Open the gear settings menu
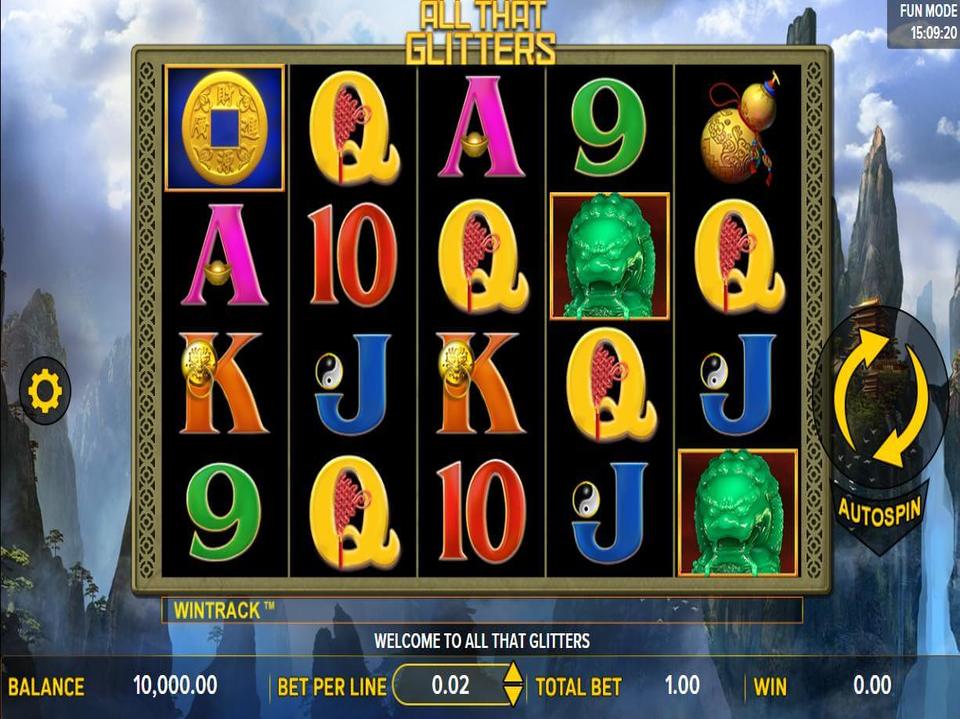960x719 pixels. tap(45, 391)
